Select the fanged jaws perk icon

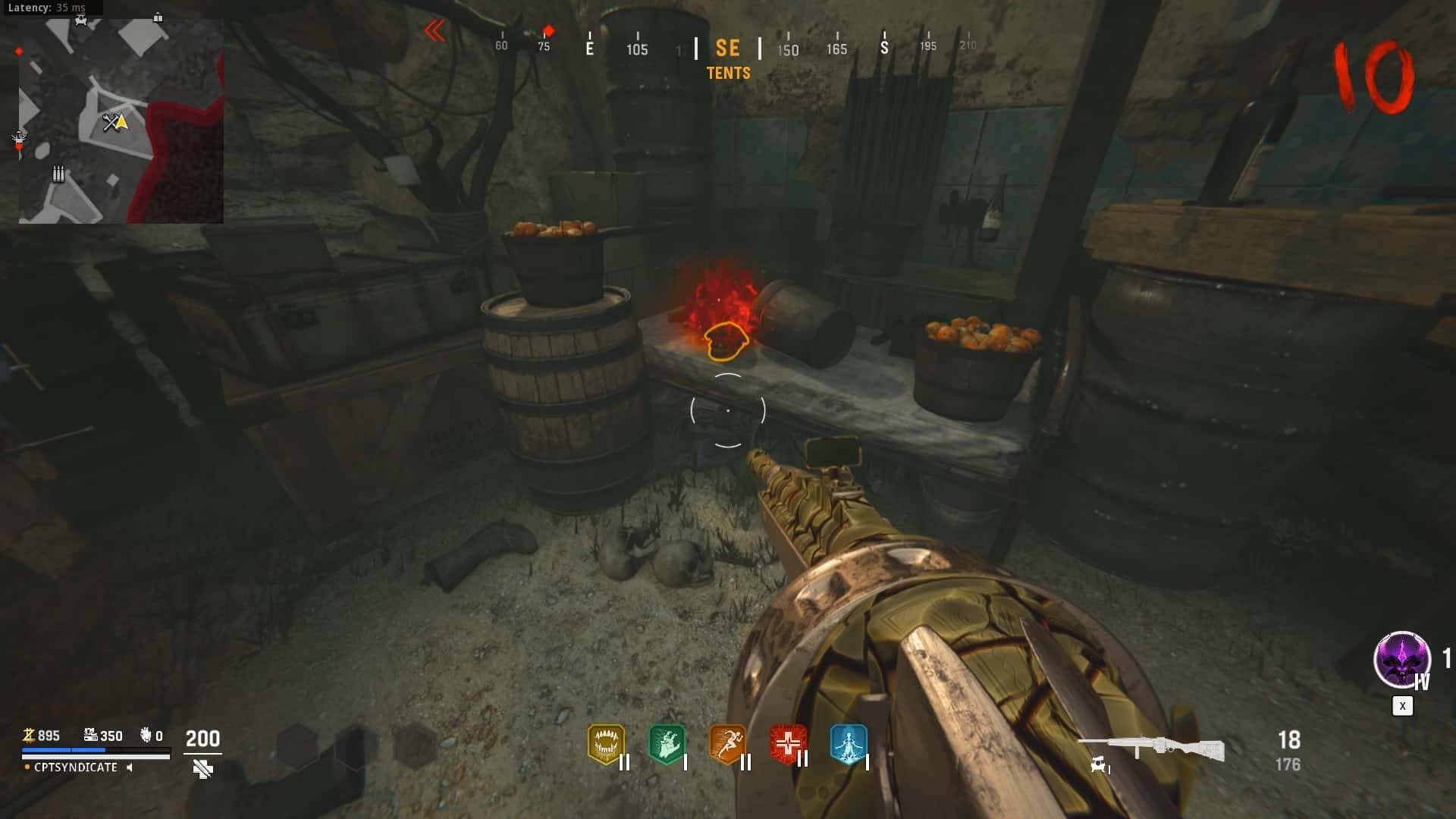(x=606, y=744)
